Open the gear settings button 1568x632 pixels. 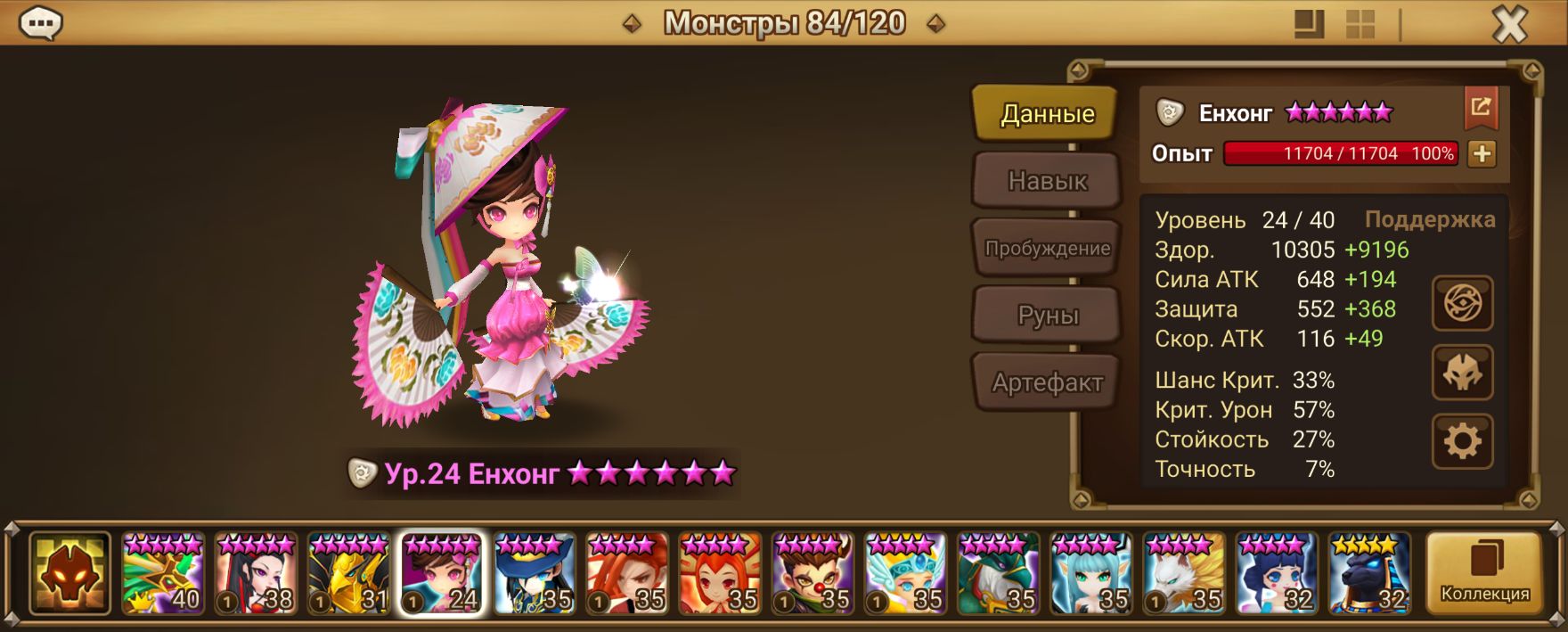(1462, 441)
